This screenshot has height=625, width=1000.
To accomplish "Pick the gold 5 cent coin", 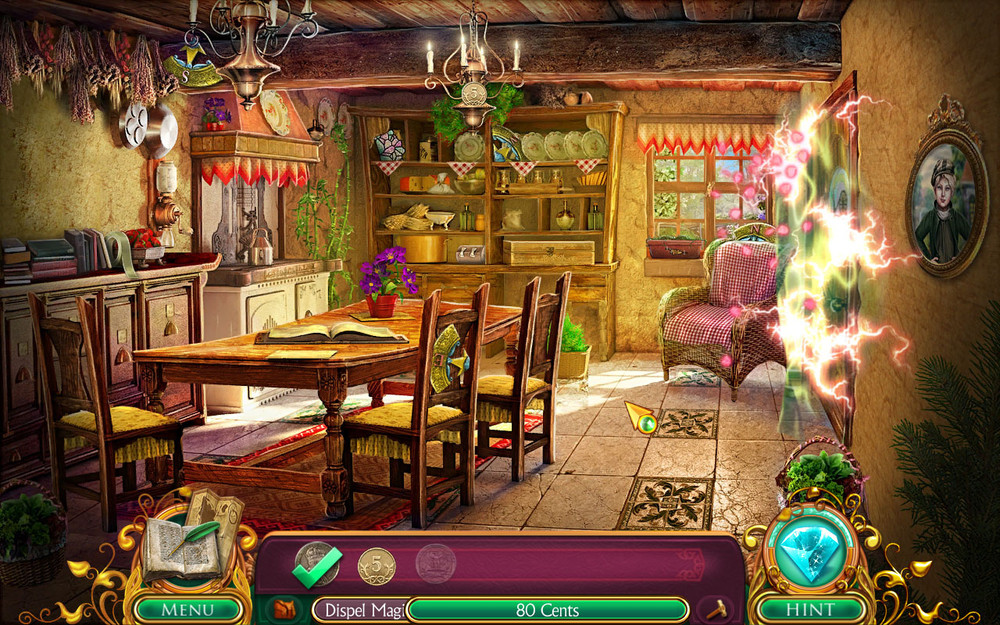I will 376,566.
